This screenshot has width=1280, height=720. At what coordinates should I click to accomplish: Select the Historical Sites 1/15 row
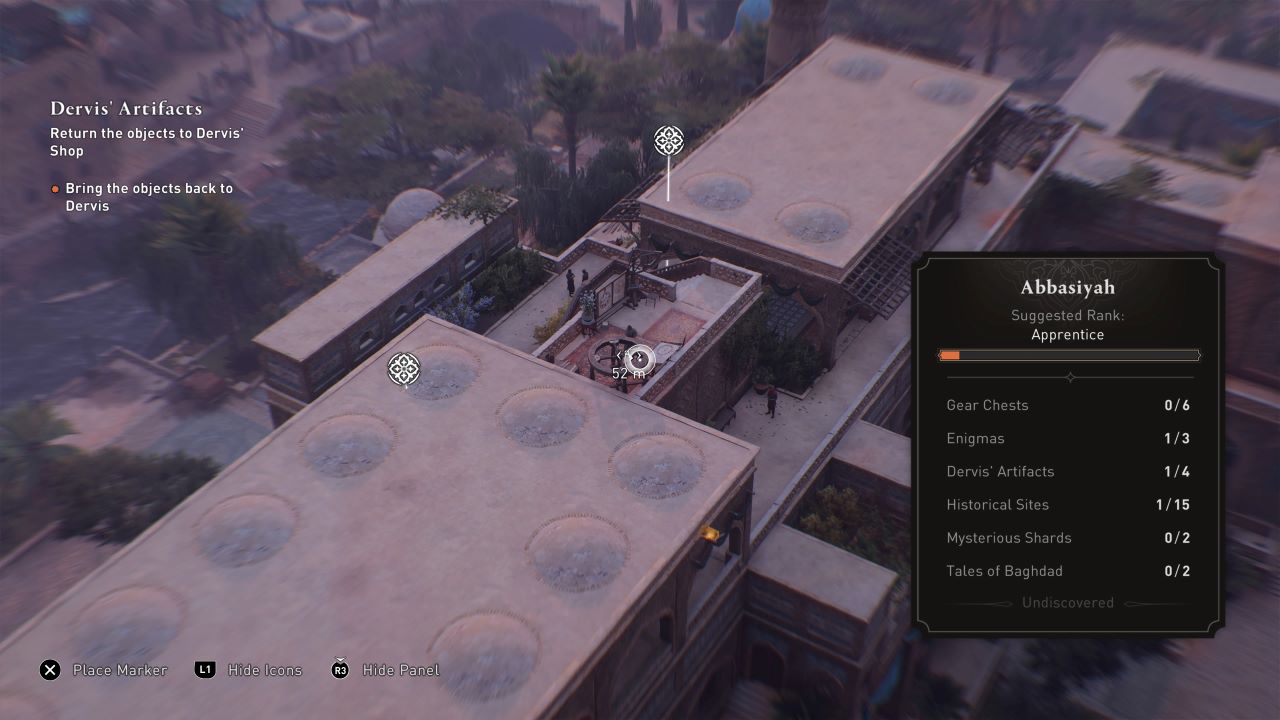pyautogui.click(x=1069, y=505)
